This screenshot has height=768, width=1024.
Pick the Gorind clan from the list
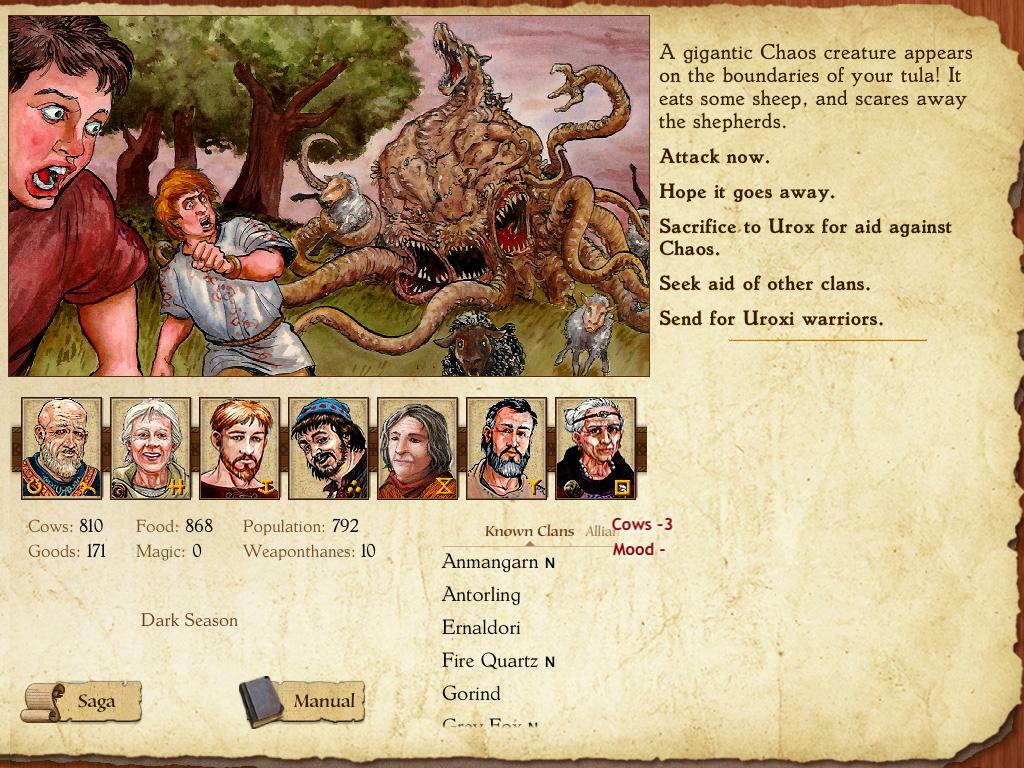click(x=471, y=694)
